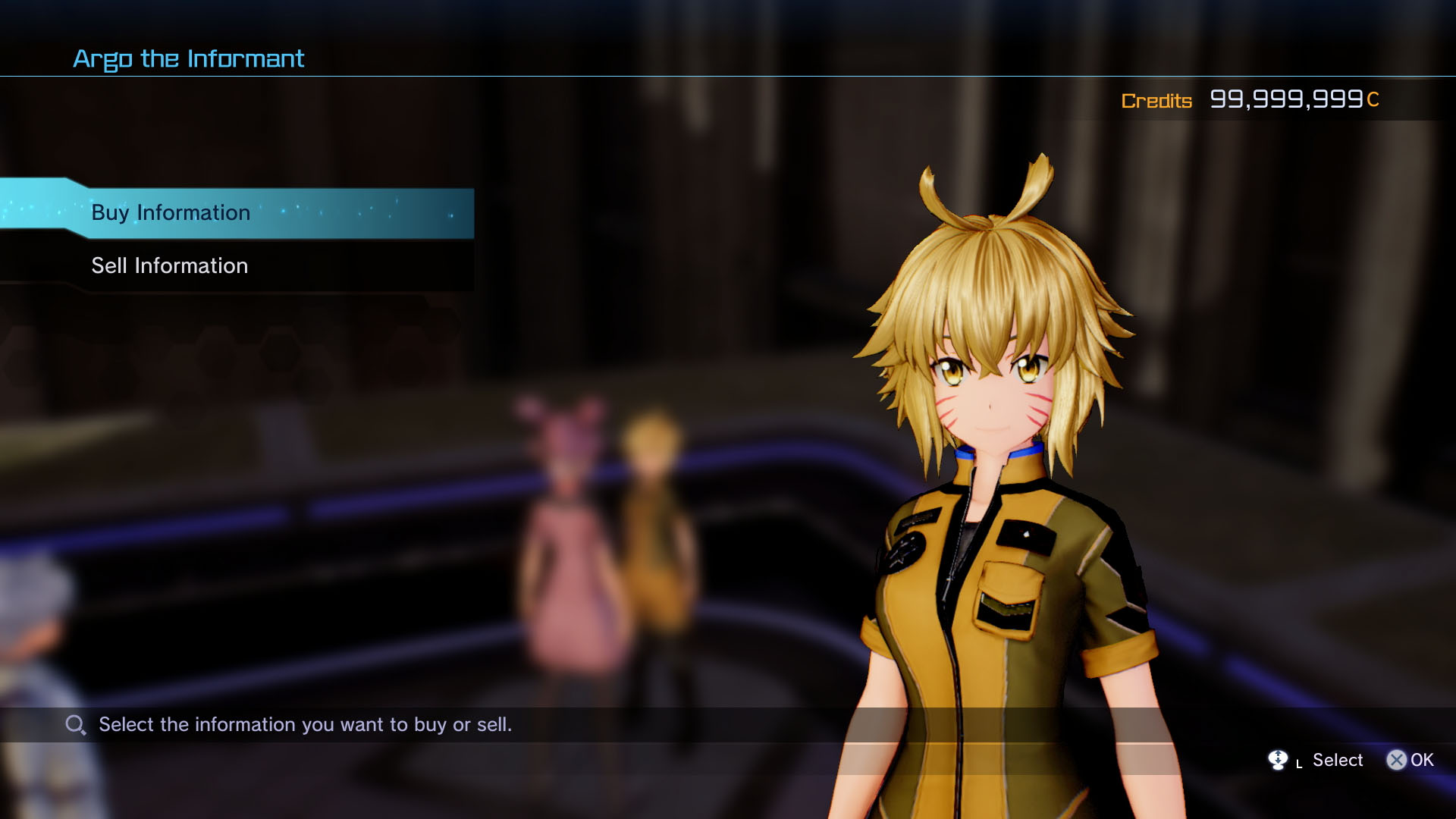
Task: Click the OK confirmation prompt
Action: click(1412, 760)
